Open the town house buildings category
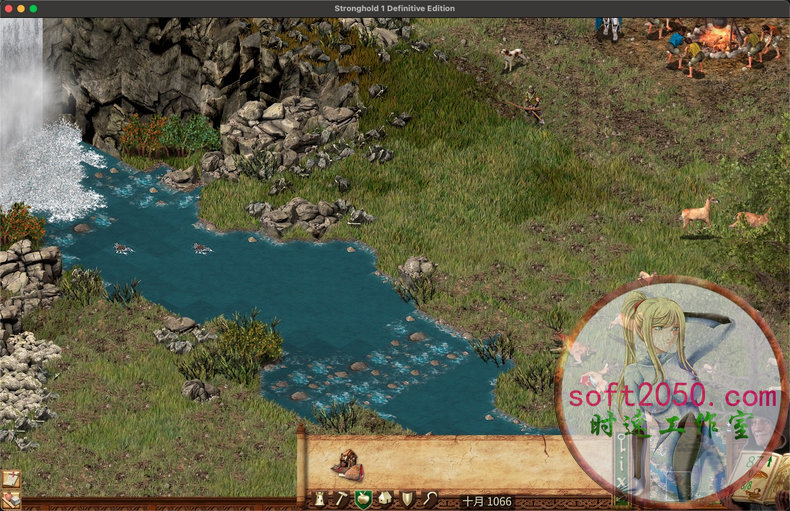 point(385,498)
